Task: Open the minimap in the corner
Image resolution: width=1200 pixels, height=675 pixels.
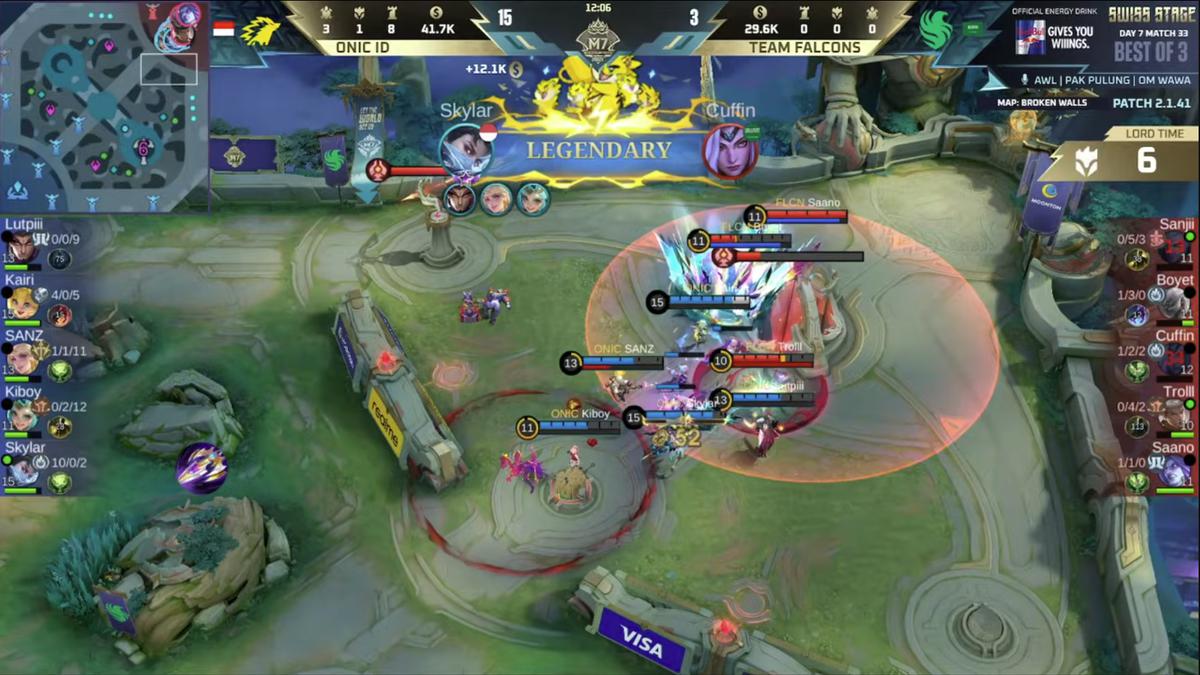Action: coord(104,105)
